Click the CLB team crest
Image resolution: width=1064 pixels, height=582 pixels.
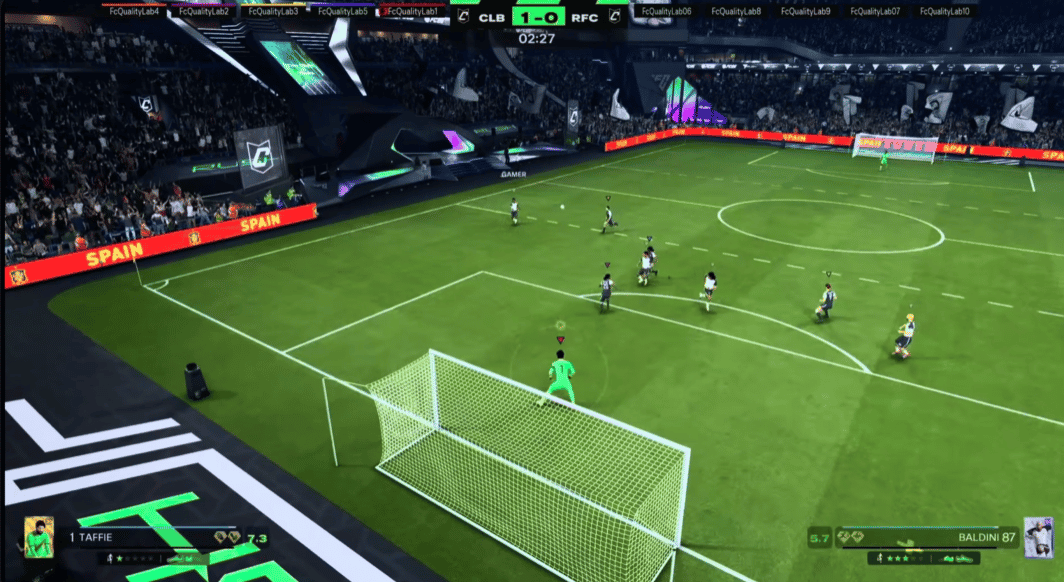(463, 15)
